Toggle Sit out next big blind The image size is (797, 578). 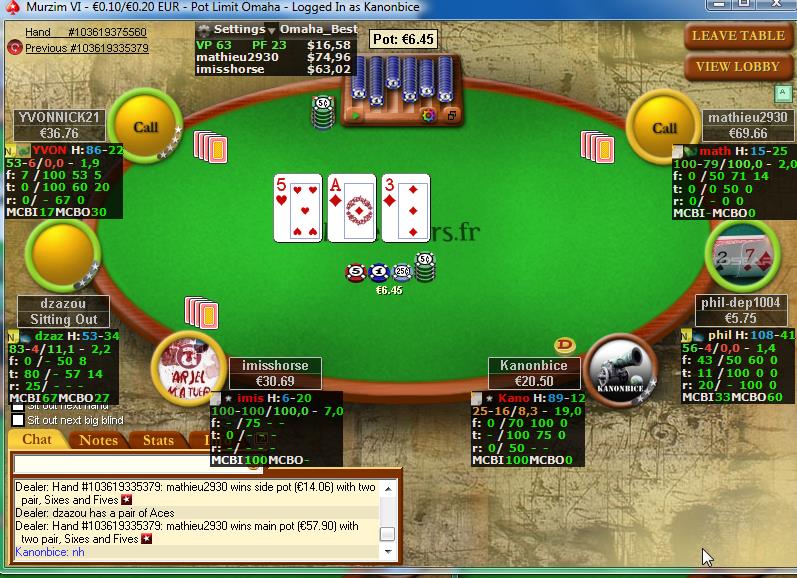coord(18,420)
